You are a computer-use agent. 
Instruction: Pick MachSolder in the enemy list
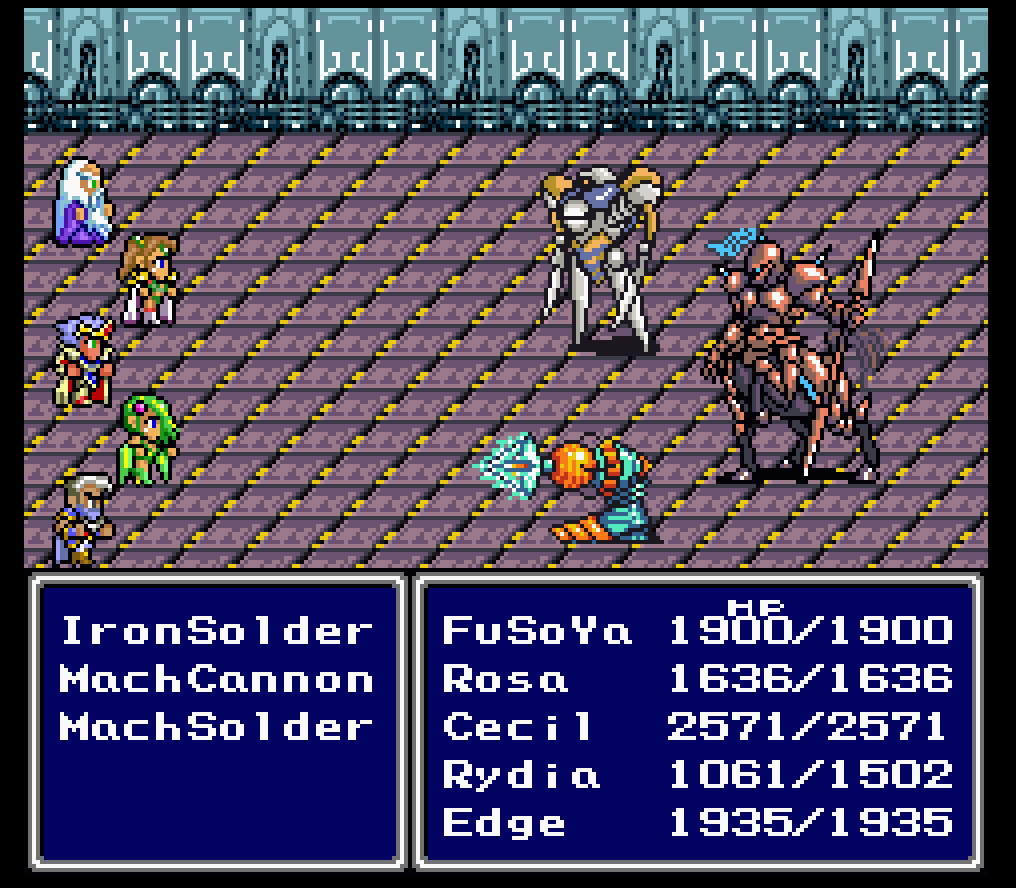click(215, 727)
